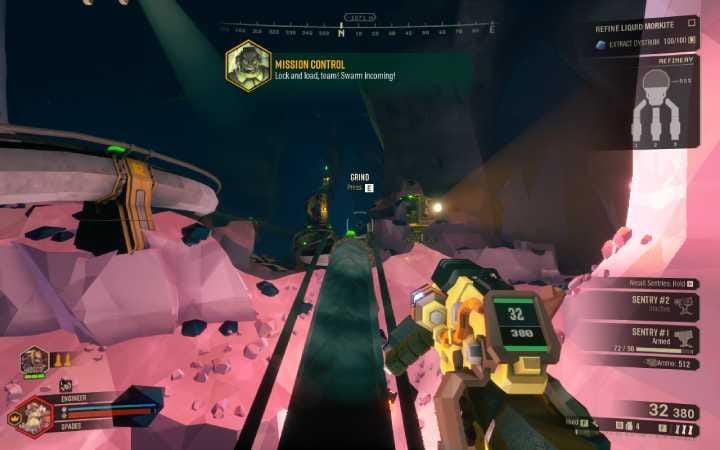Click the teammate's hexagon portrait
The height and width of the screenshot is (450, 720).
point(34,359)
